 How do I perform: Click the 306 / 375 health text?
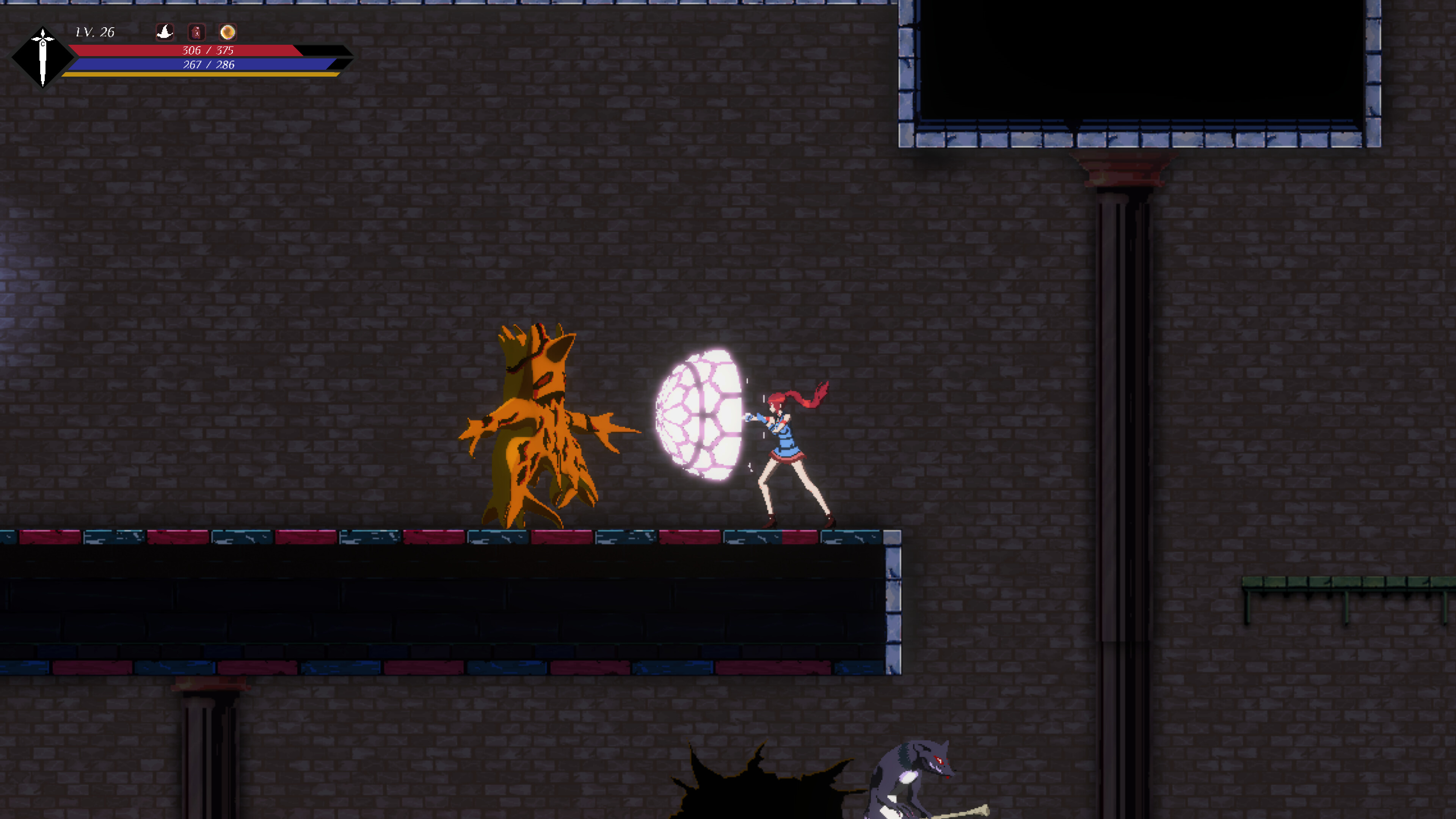pyautogui.click(x=209, y=50)
